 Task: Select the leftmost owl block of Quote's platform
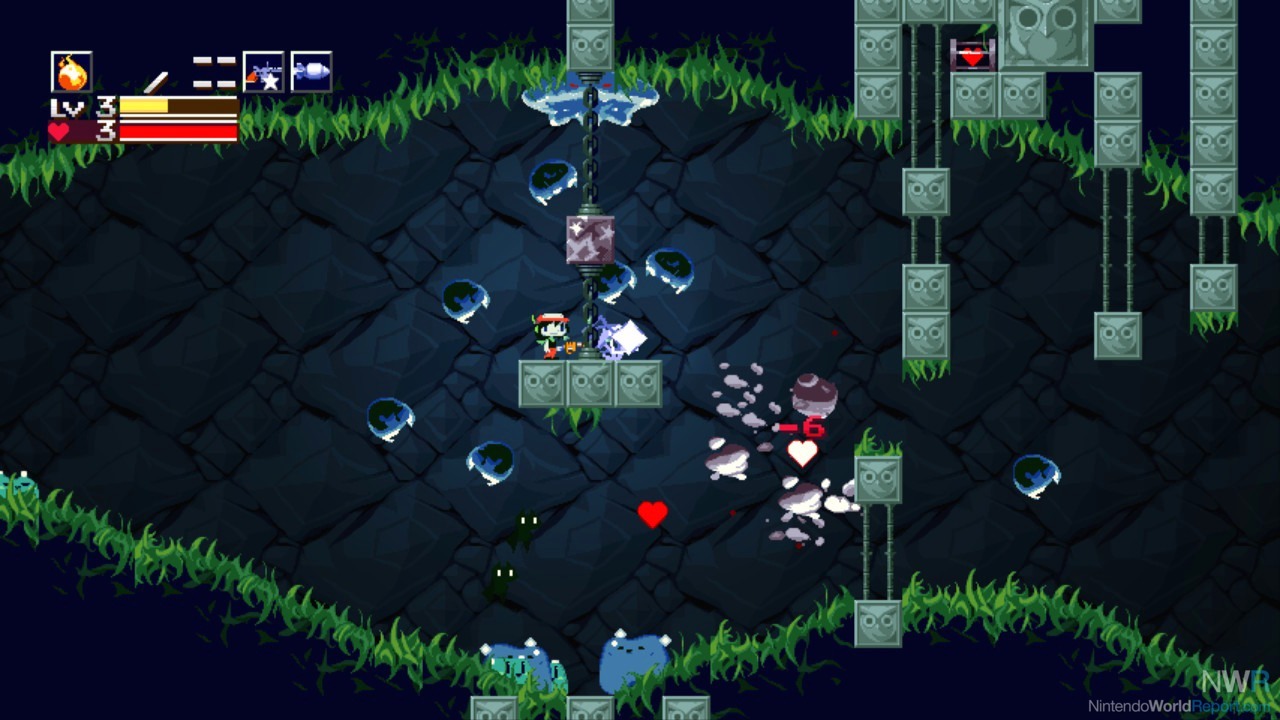(540, 383)
